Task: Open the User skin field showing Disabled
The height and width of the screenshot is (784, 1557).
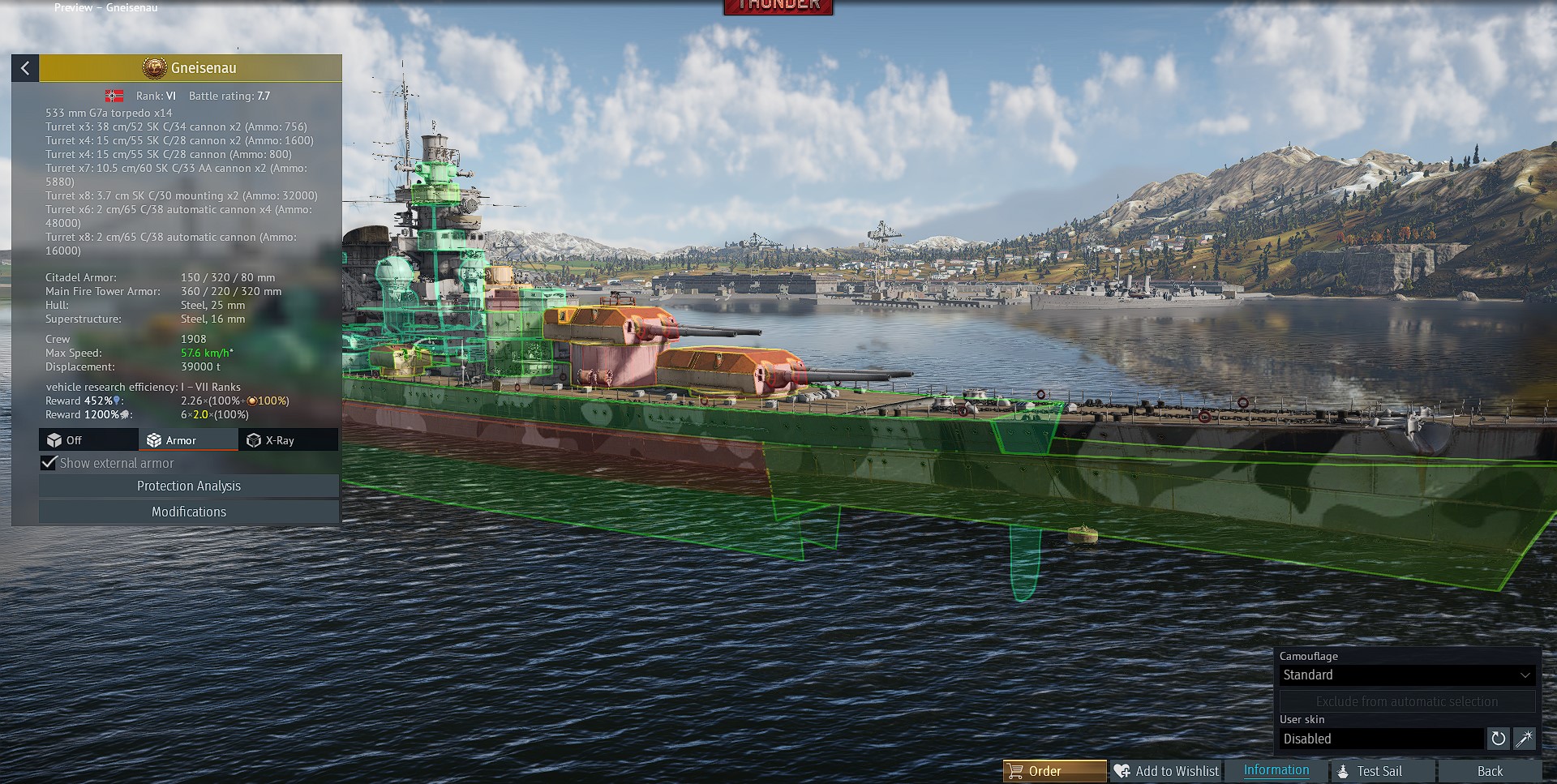Action: click(x=1381, y=739)
